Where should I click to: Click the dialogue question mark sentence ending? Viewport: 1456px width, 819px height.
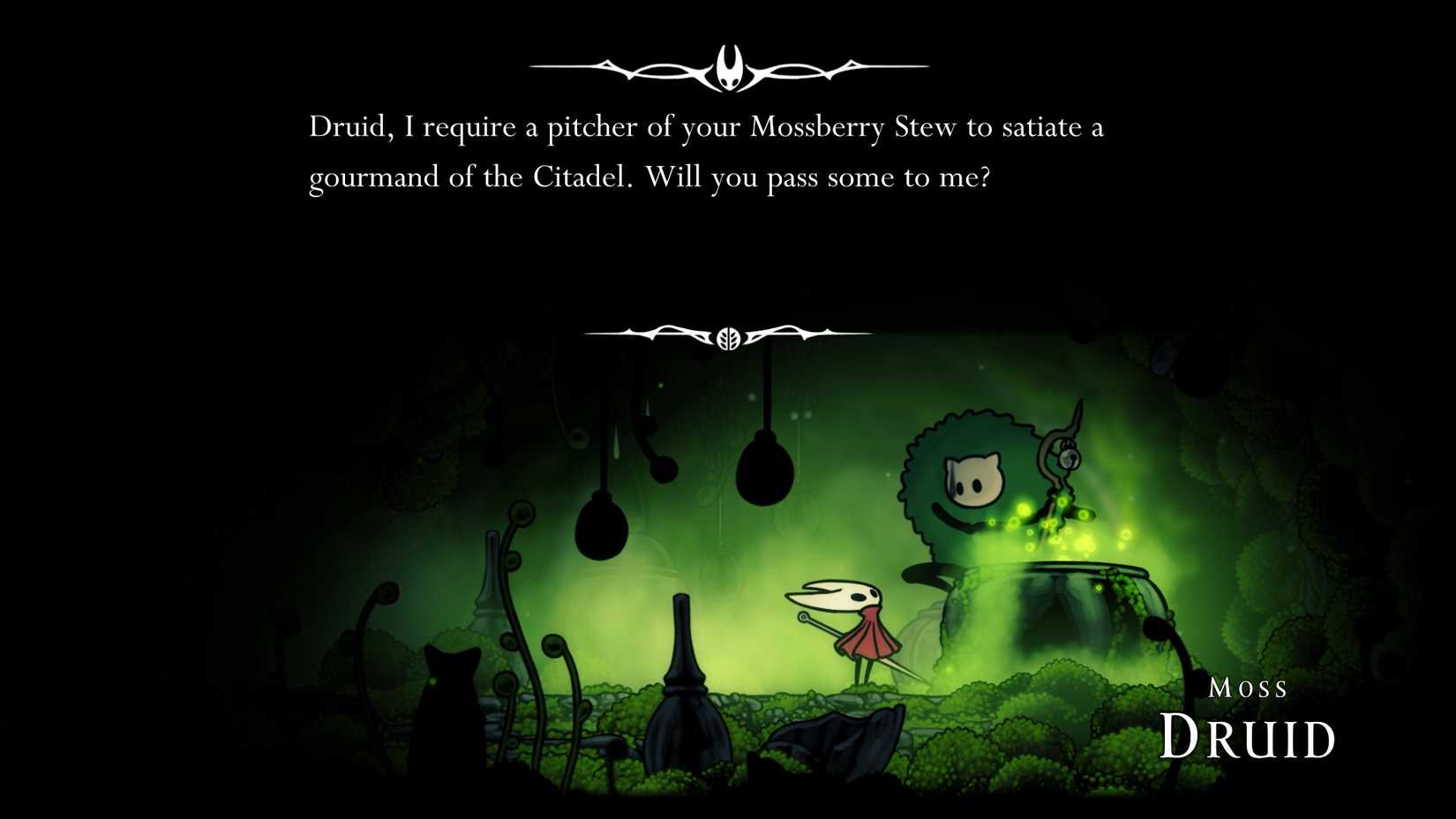pos(987,177)
